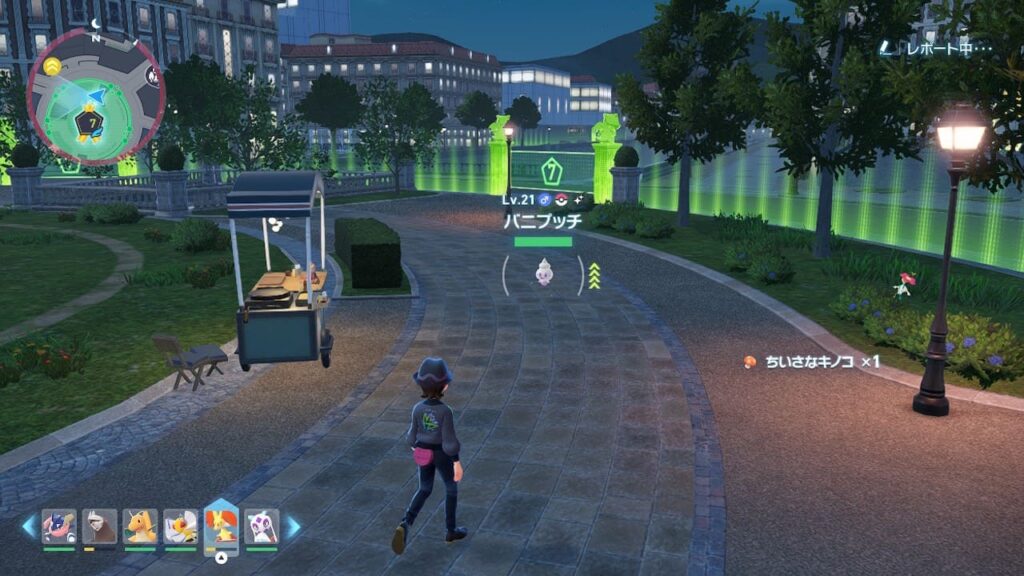Viewport: 1024px width, 576px height.
Task: Choose the white-and-purple Pokémon party slot
Action: [261, 526]
